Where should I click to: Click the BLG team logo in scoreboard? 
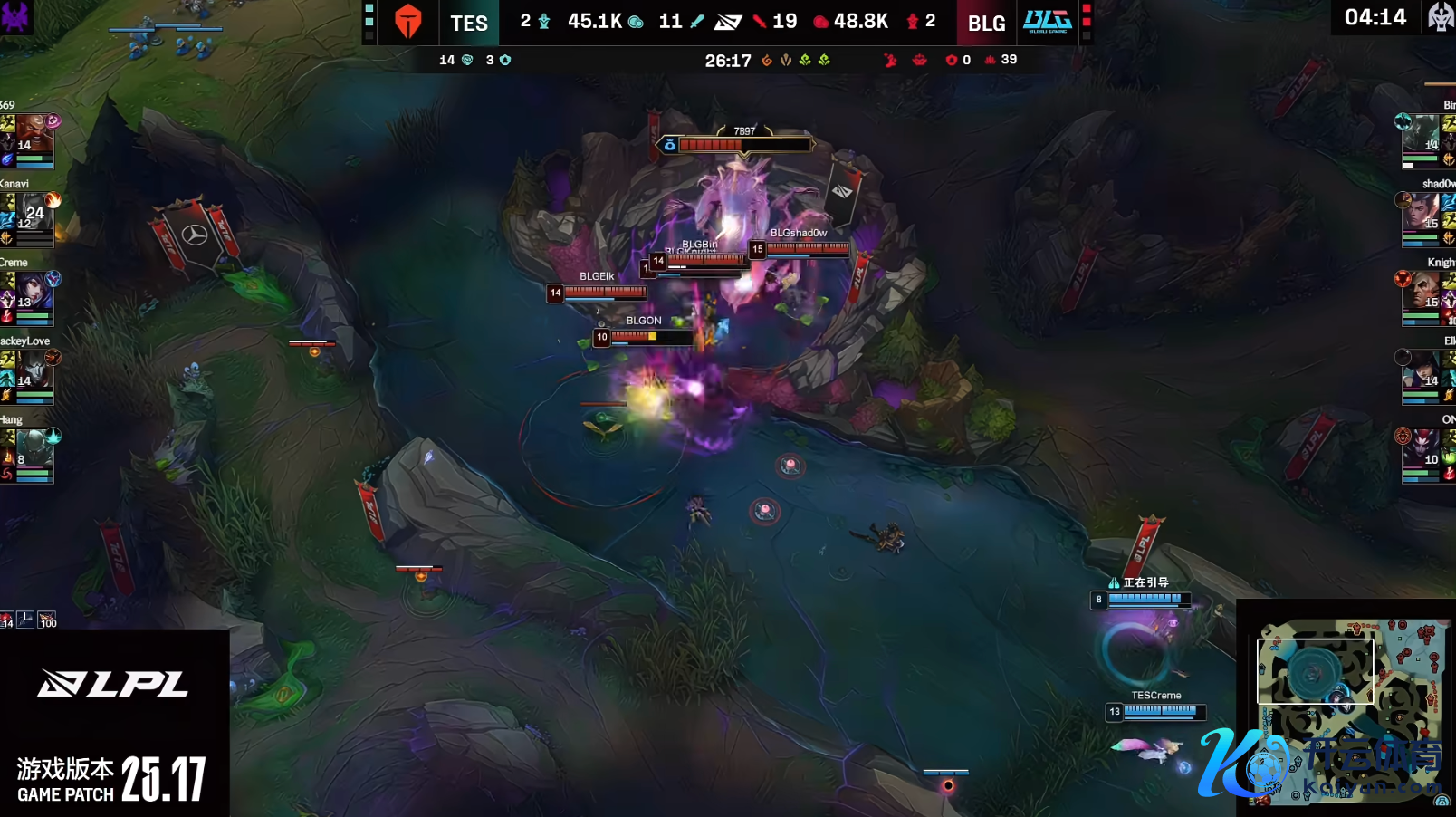1047,22
